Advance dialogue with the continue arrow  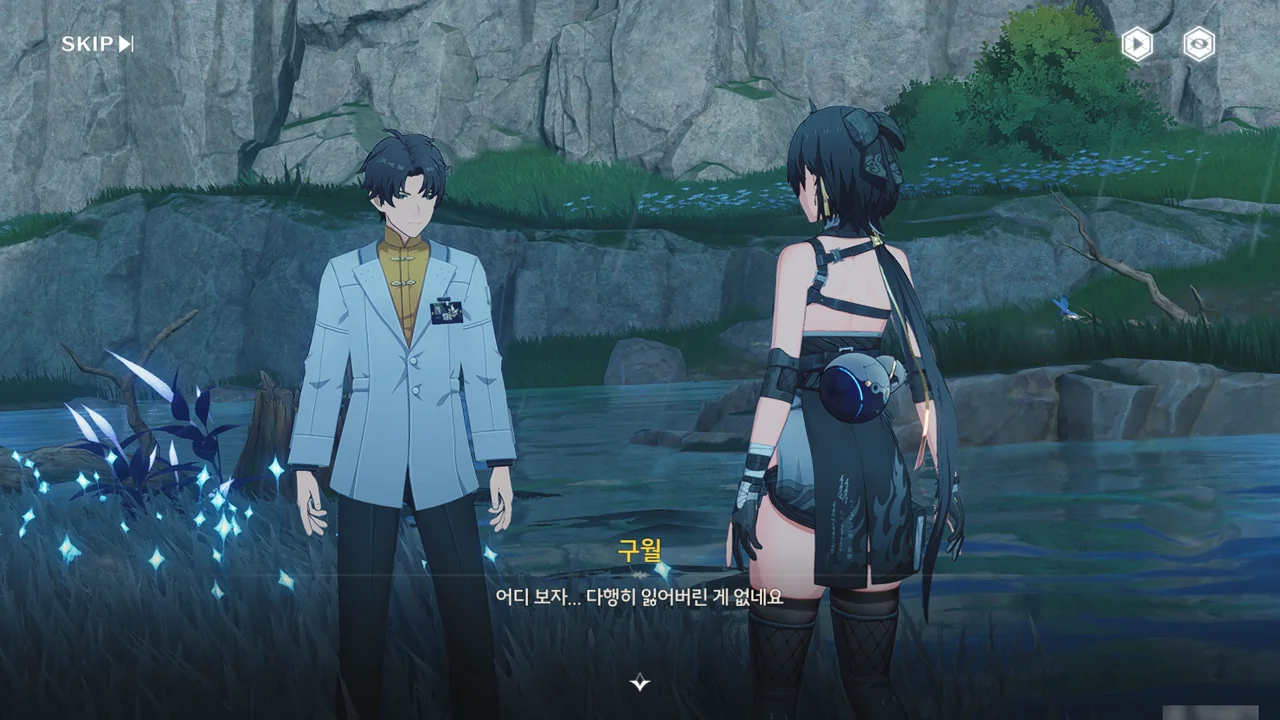640,683
